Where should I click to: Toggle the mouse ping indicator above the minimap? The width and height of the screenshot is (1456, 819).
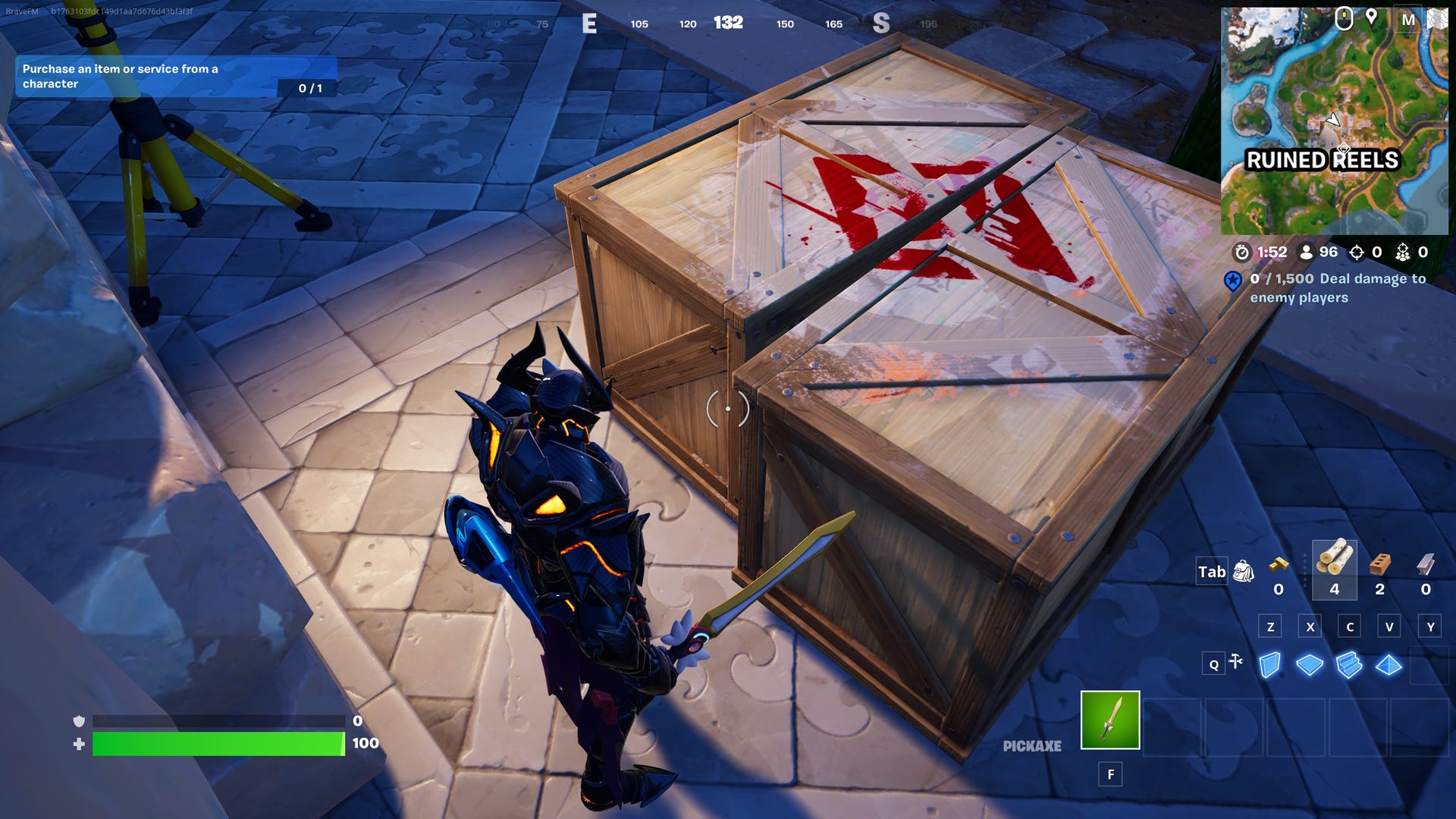[x=1344, y=19]
